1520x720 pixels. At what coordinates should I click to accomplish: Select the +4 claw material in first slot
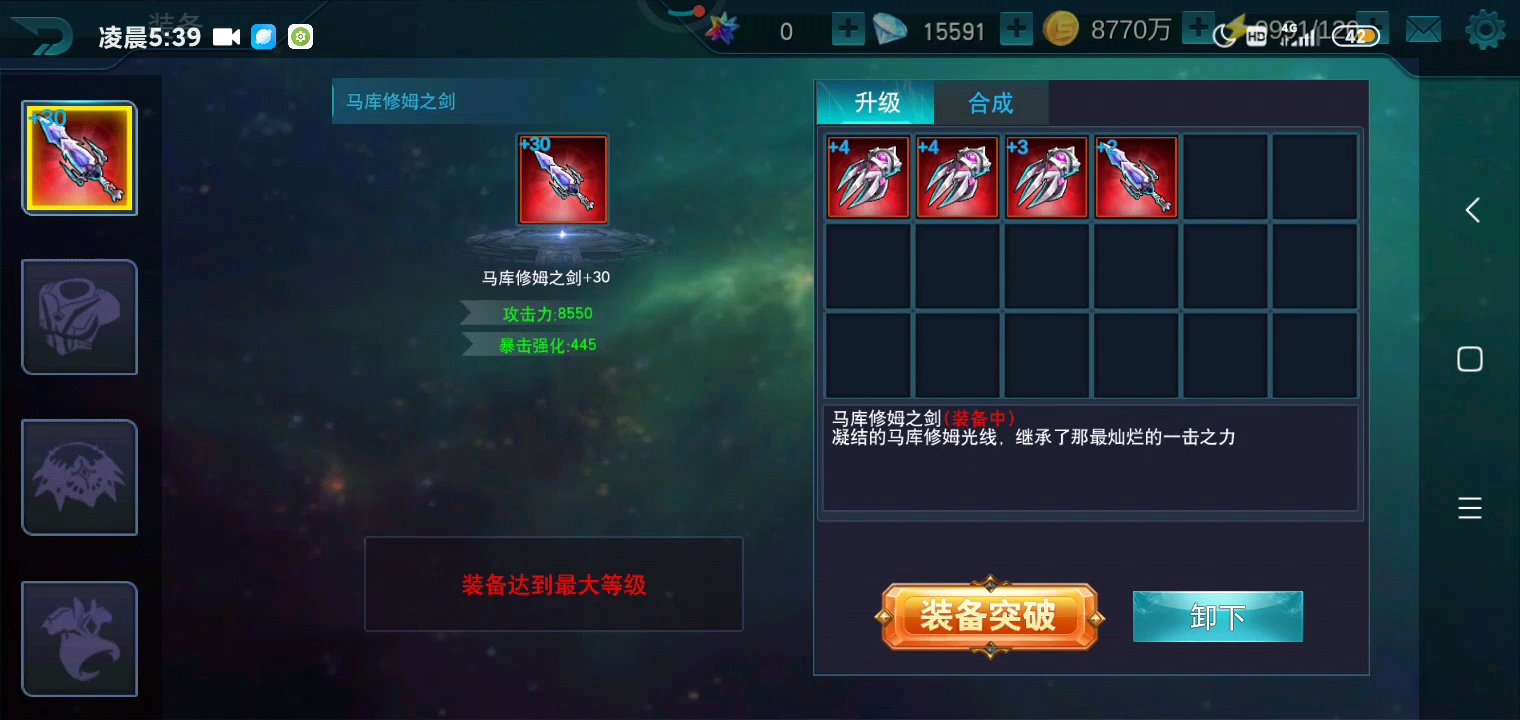[867, 176]
